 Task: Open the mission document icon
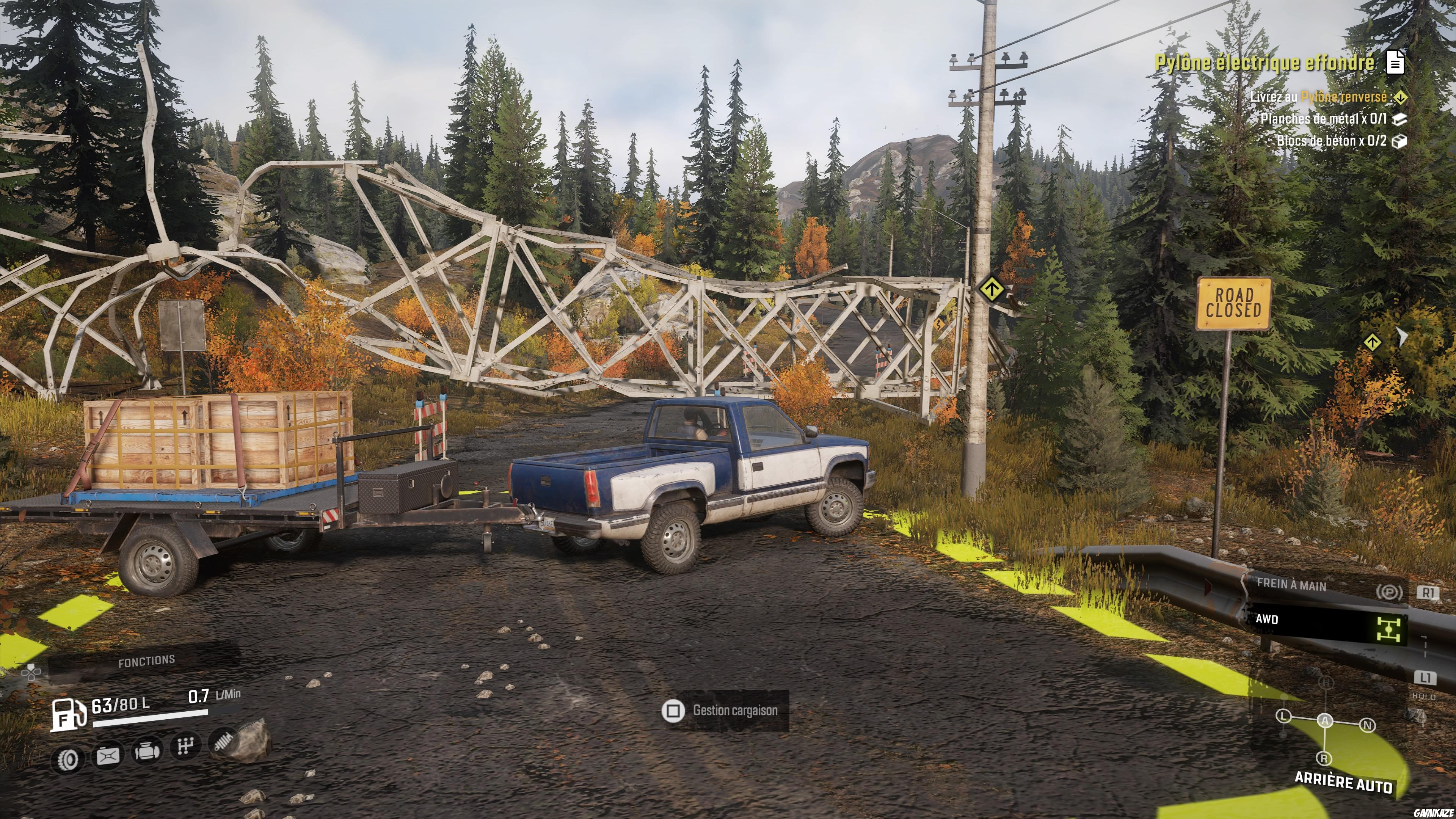tap(1395, 62)
